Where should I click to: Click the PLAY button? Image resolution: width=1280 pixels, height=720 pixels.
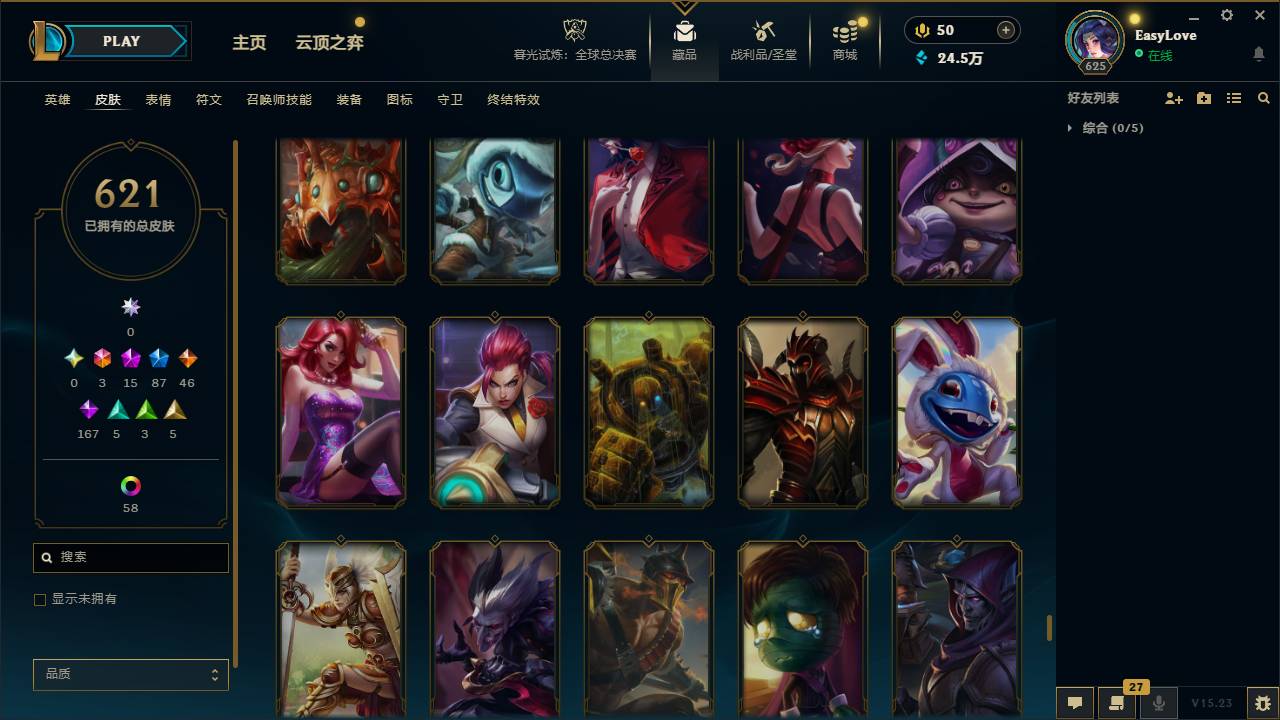coord(121,41)
